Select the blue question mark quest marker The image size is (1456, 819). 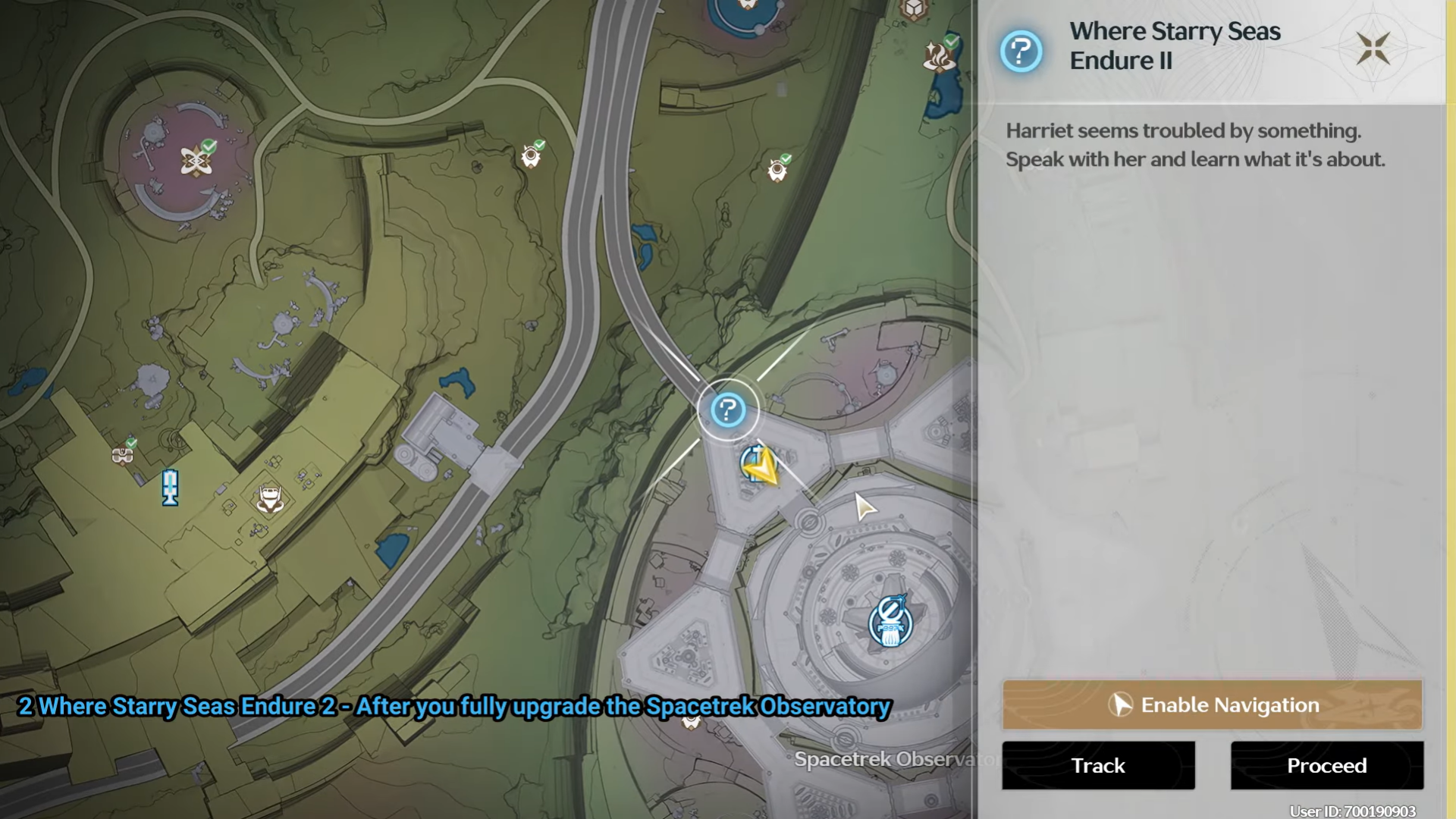point(728,410)
